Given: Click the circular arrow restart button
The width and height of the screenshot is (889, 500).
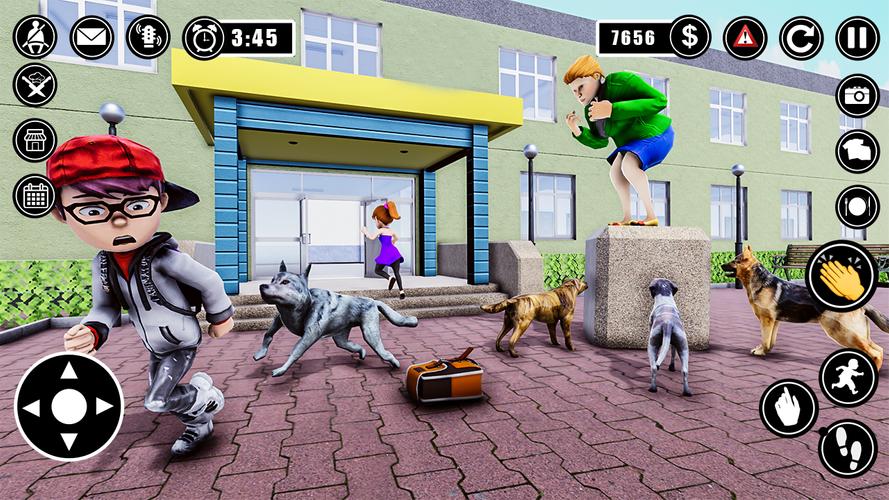Looking at the screenshot, I should 801,38.
